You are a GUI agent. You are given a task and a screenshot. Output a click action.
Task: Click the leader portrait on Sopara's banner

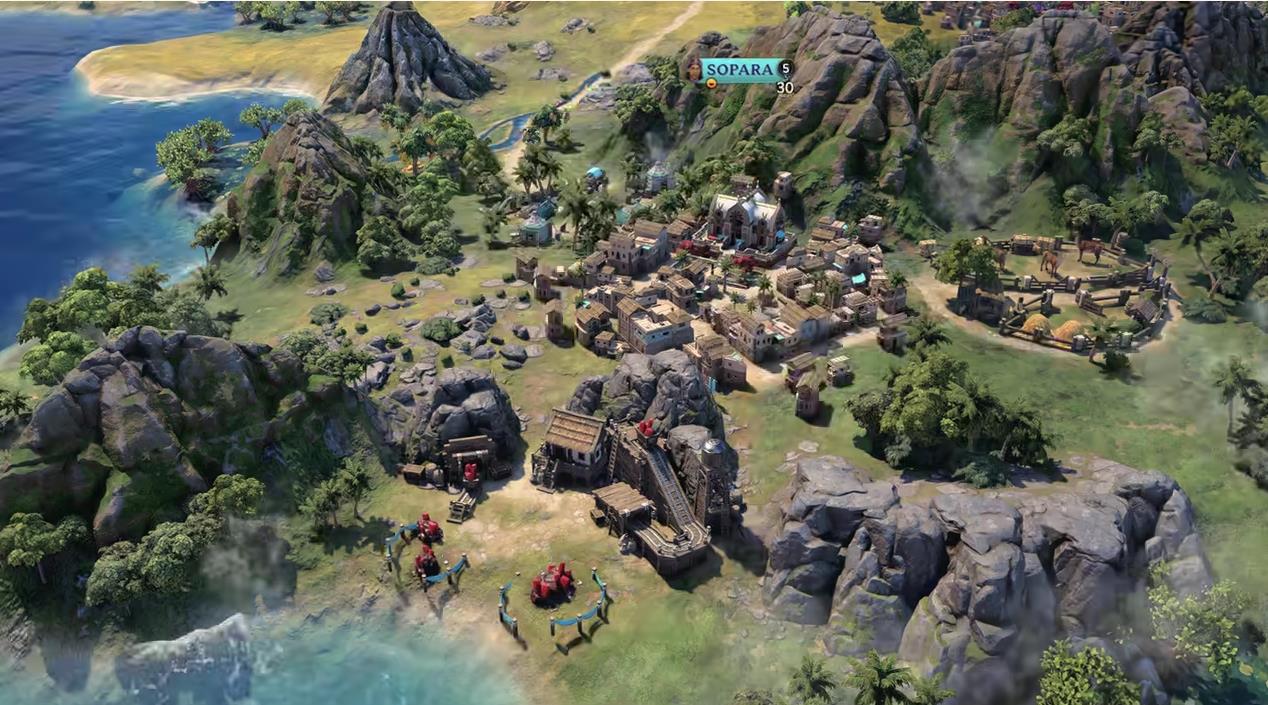tap(694, 69)
